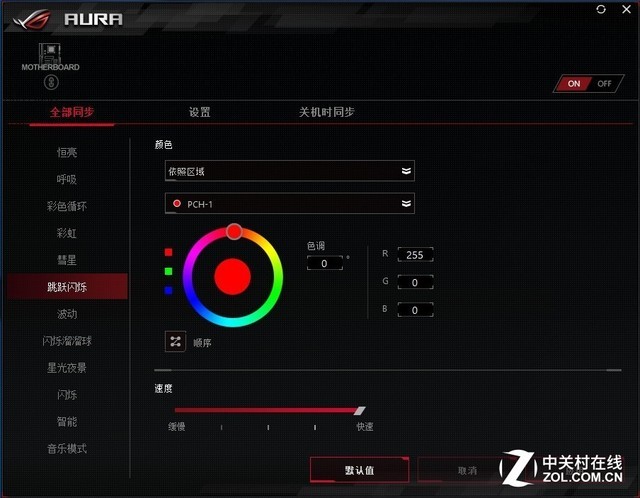Open the 依照区域 dropdown
This screenshot has height=498, width=640.
(290, 171)
